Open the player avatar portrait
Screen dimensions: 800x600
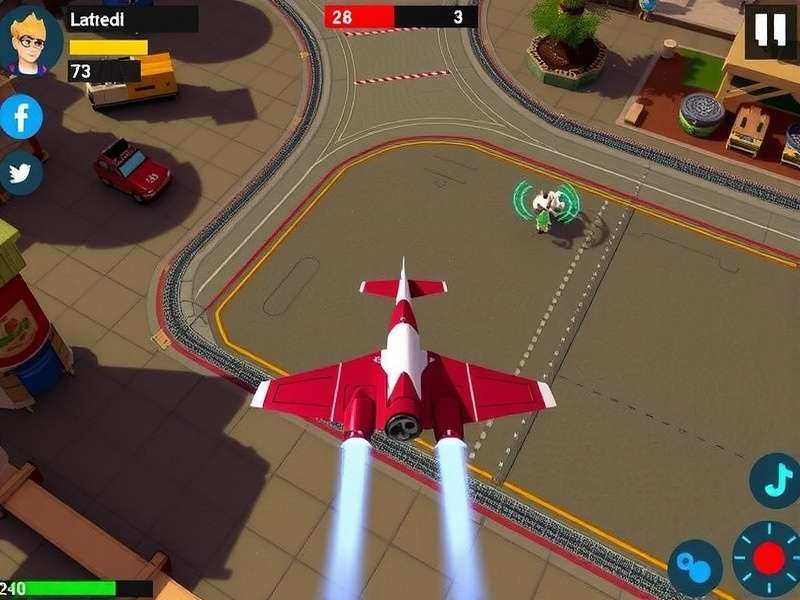pyautogui.click(x=31, y=40)
